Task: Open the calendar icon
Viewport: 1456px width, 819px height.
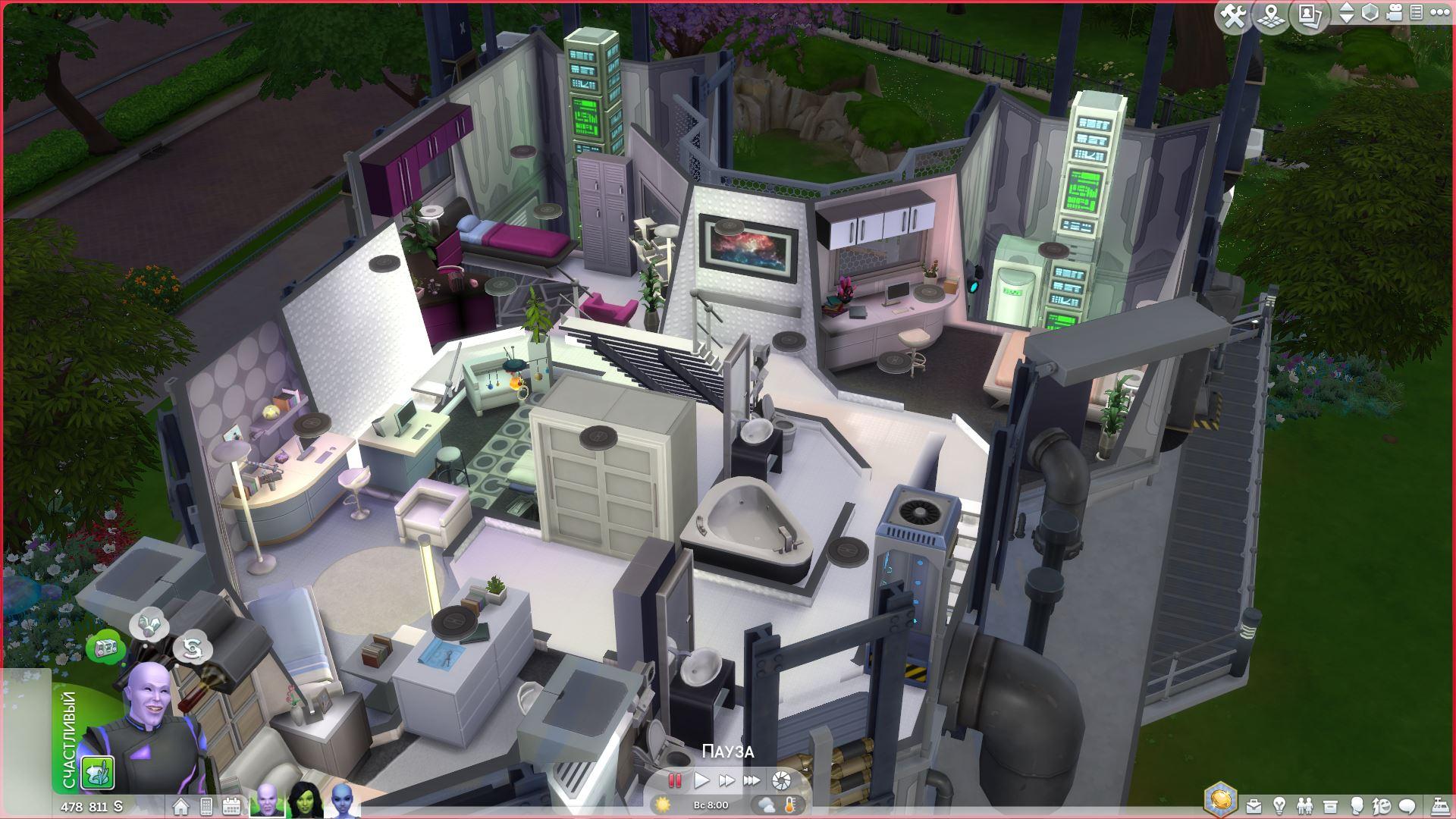Action: coord(231,806)
